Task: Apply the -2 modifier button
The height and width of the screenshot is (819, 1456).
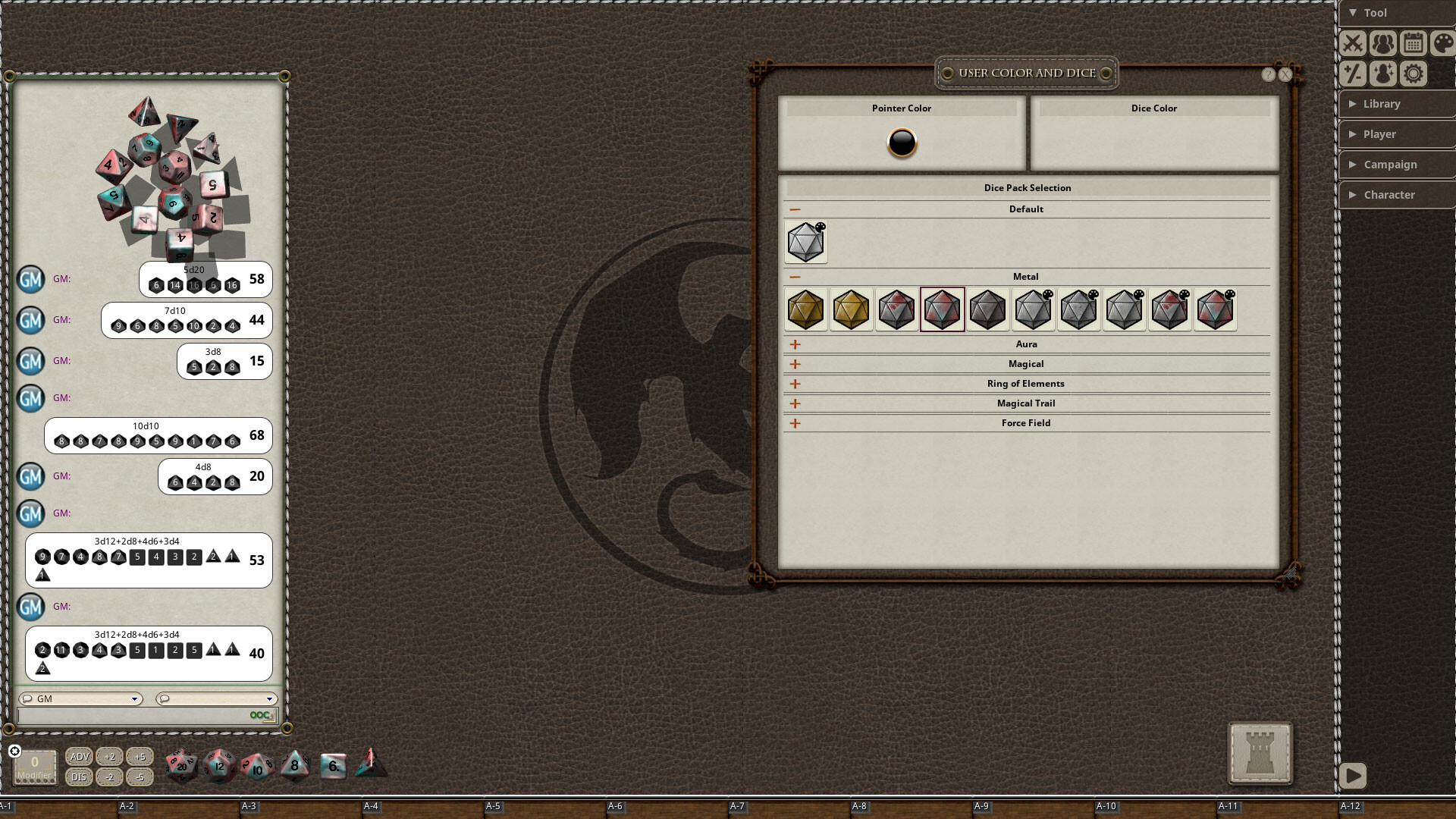Action: [109, 777]
